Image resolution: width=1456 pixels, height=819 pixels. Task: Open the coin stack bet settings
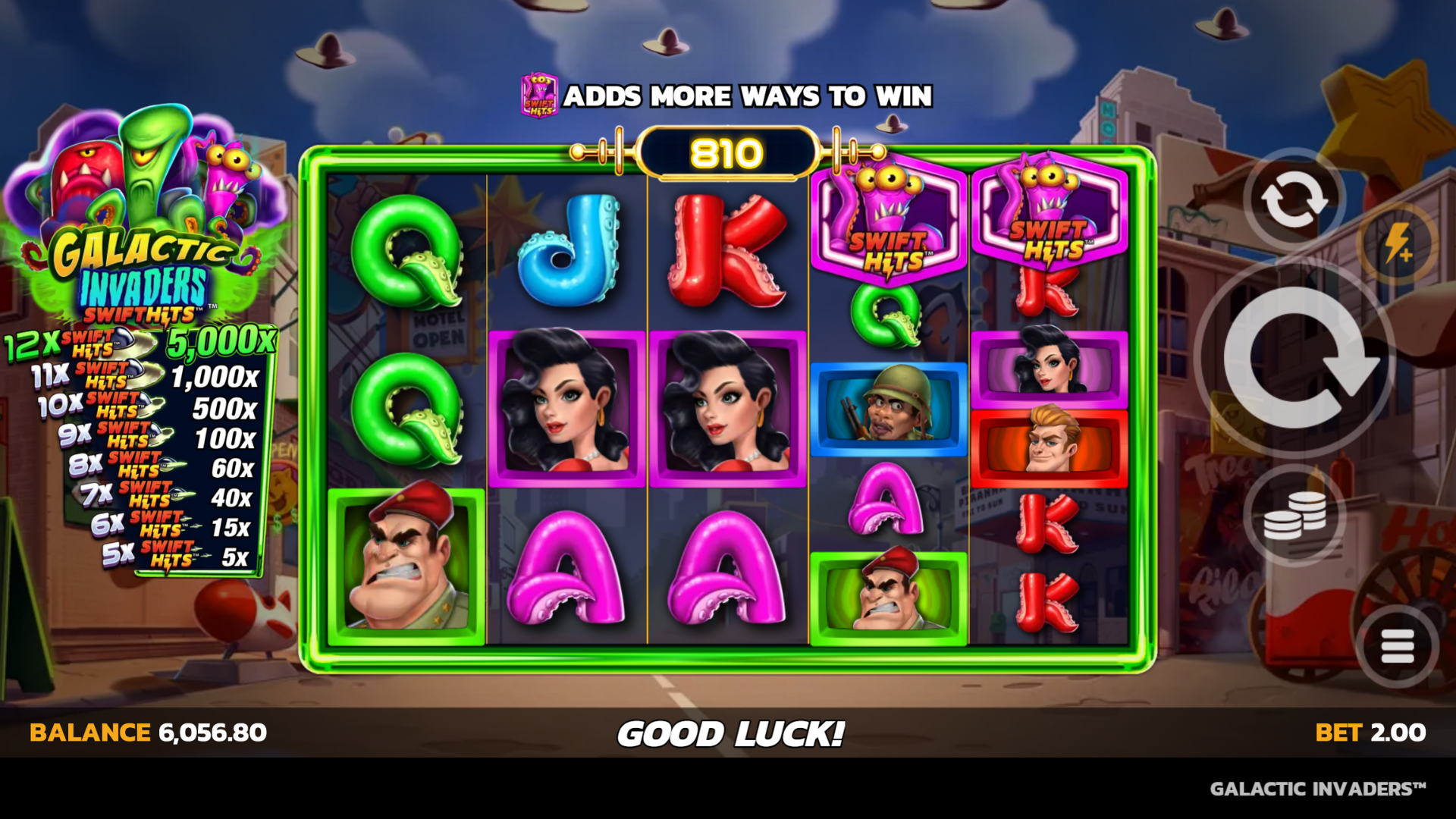click(x=1294, y=516)
